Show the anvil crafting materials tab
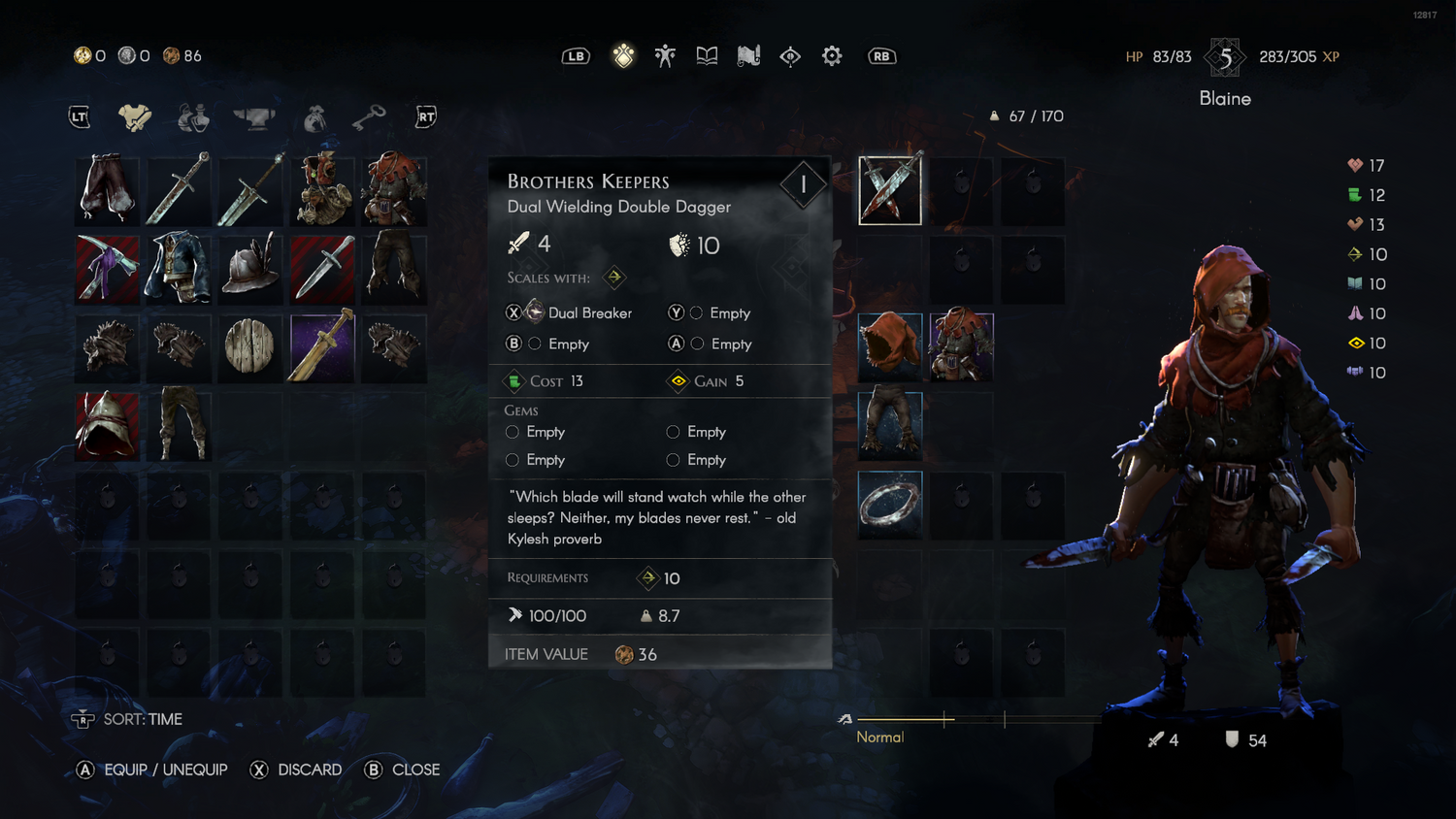 pyautogui.click(x=253, y=117)
